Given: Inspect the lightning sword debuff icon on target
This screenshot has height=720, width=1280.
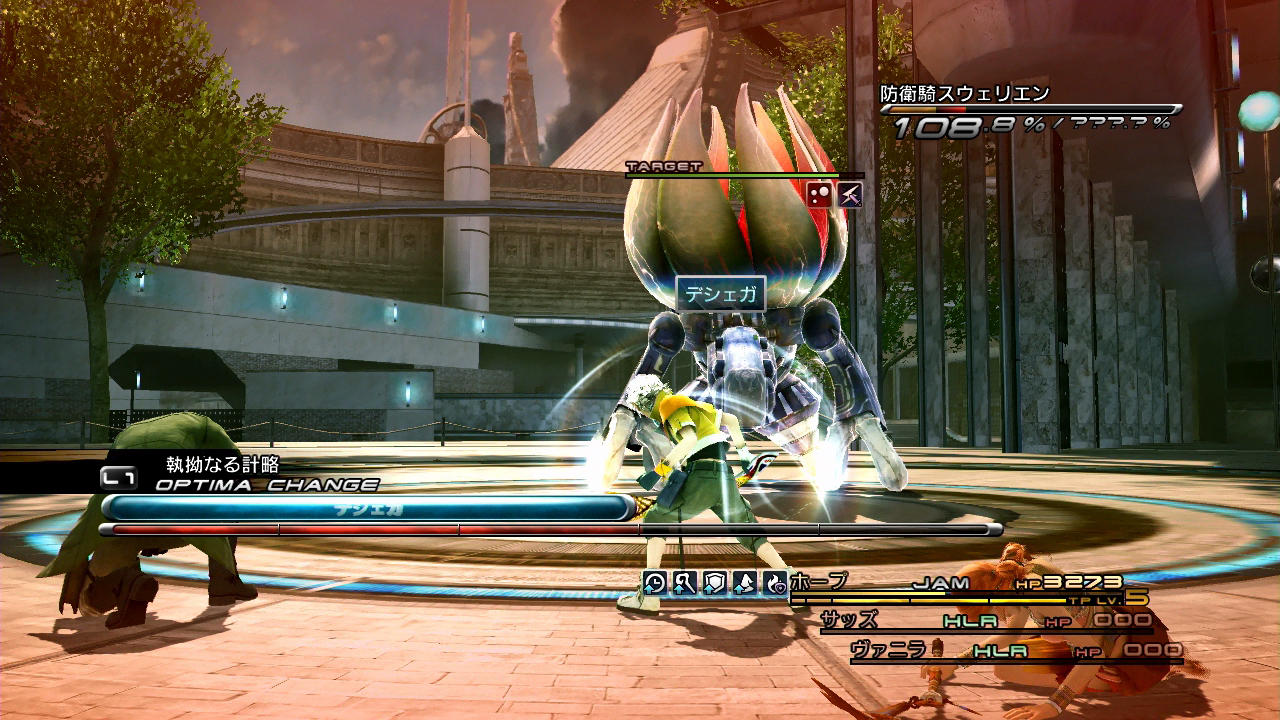Looking at the screenshot, I should click(x=849, y=194).
